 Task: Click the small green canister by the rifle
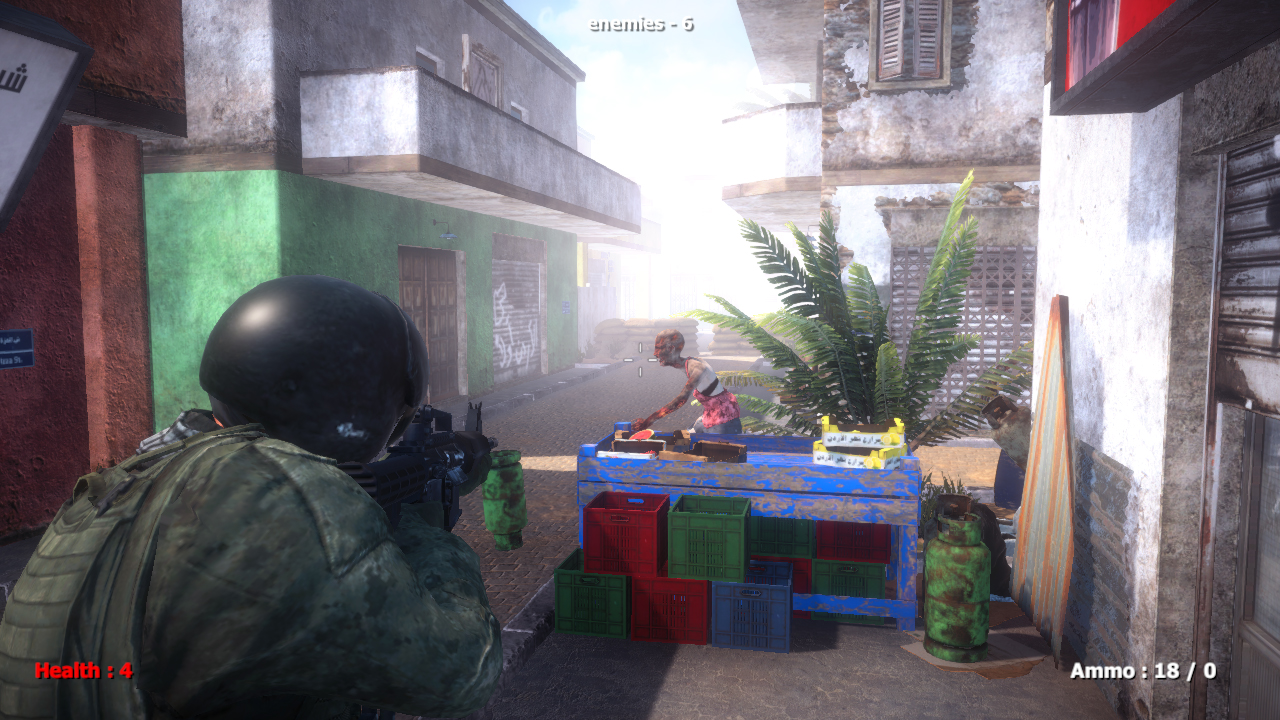pos(505,490)
